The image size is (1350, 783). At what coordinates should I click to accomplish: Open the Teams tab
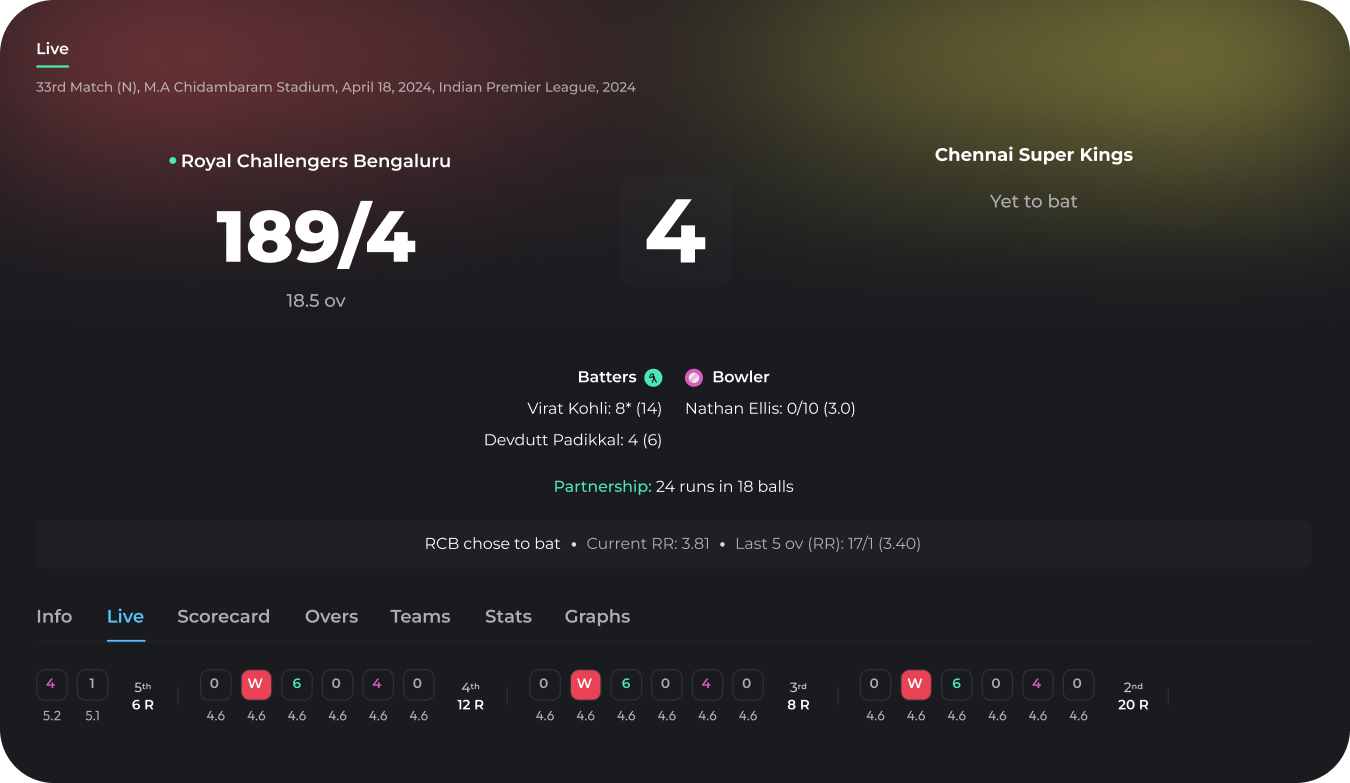coord(420,617)
